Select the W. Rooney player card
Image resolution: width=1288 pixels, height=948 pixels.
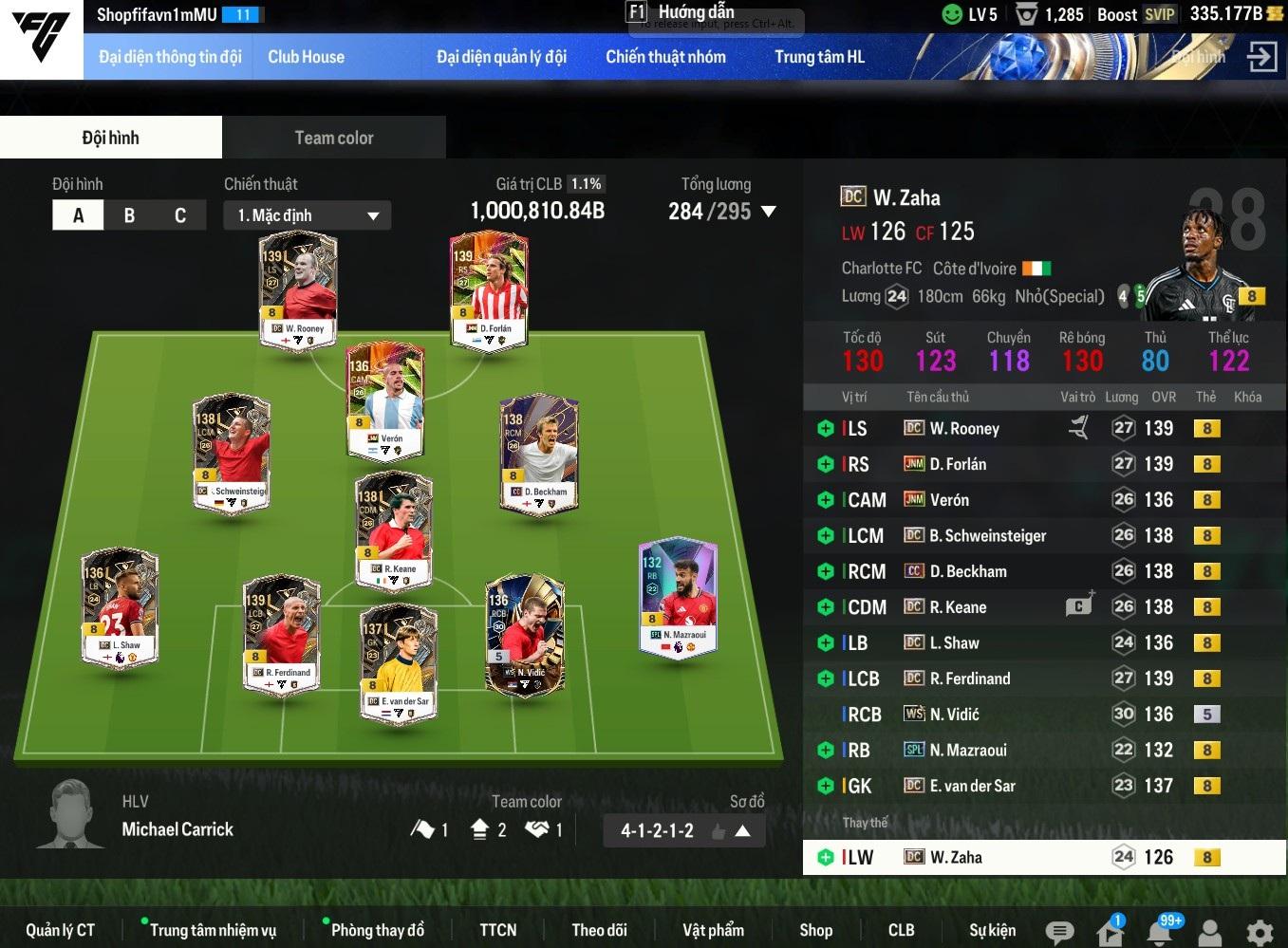(x=298, y=289)
